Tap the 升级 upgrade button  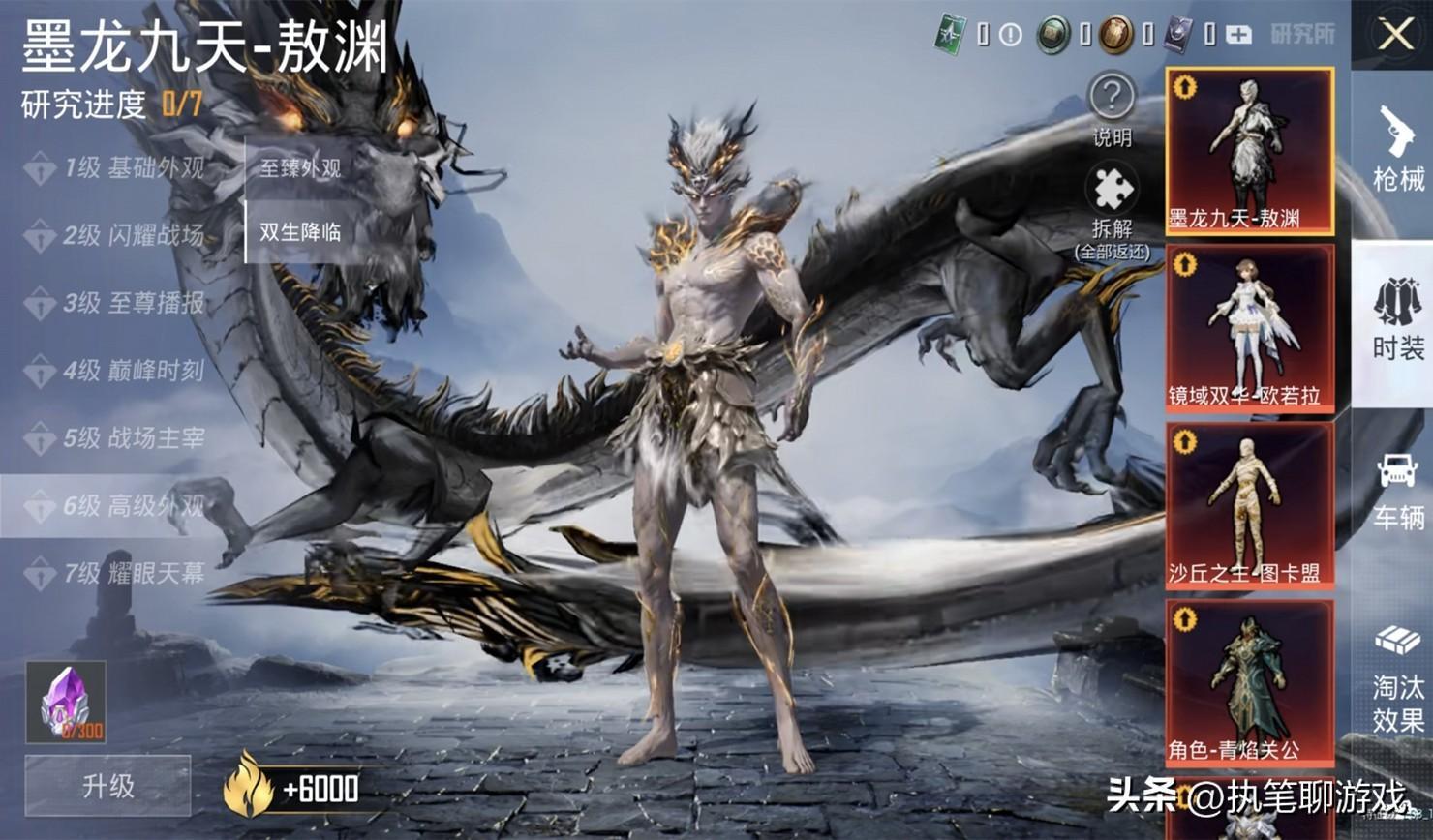[107, 786]
